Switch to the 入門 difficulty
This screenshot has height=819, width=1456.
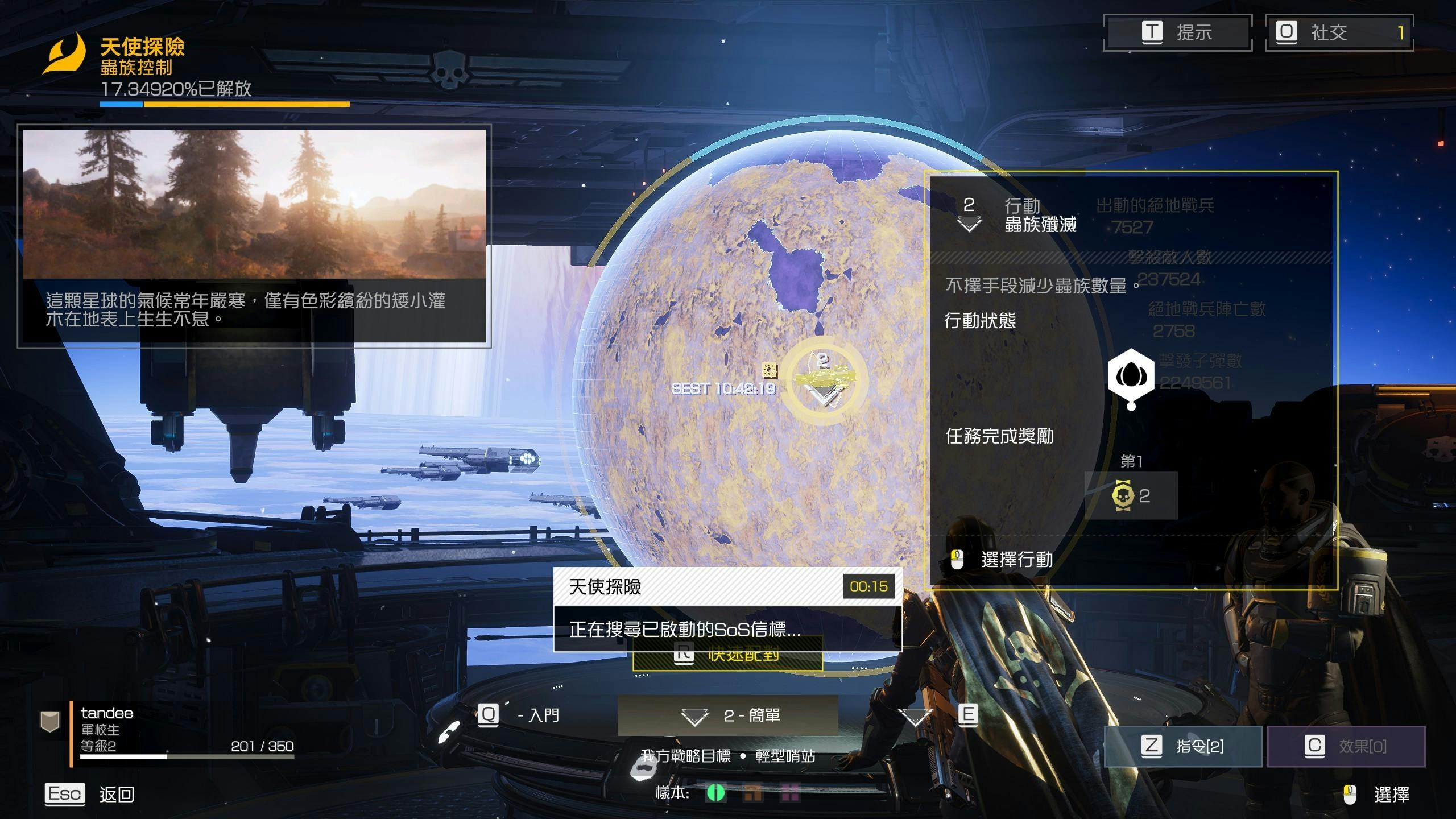(x=519, y=715)
